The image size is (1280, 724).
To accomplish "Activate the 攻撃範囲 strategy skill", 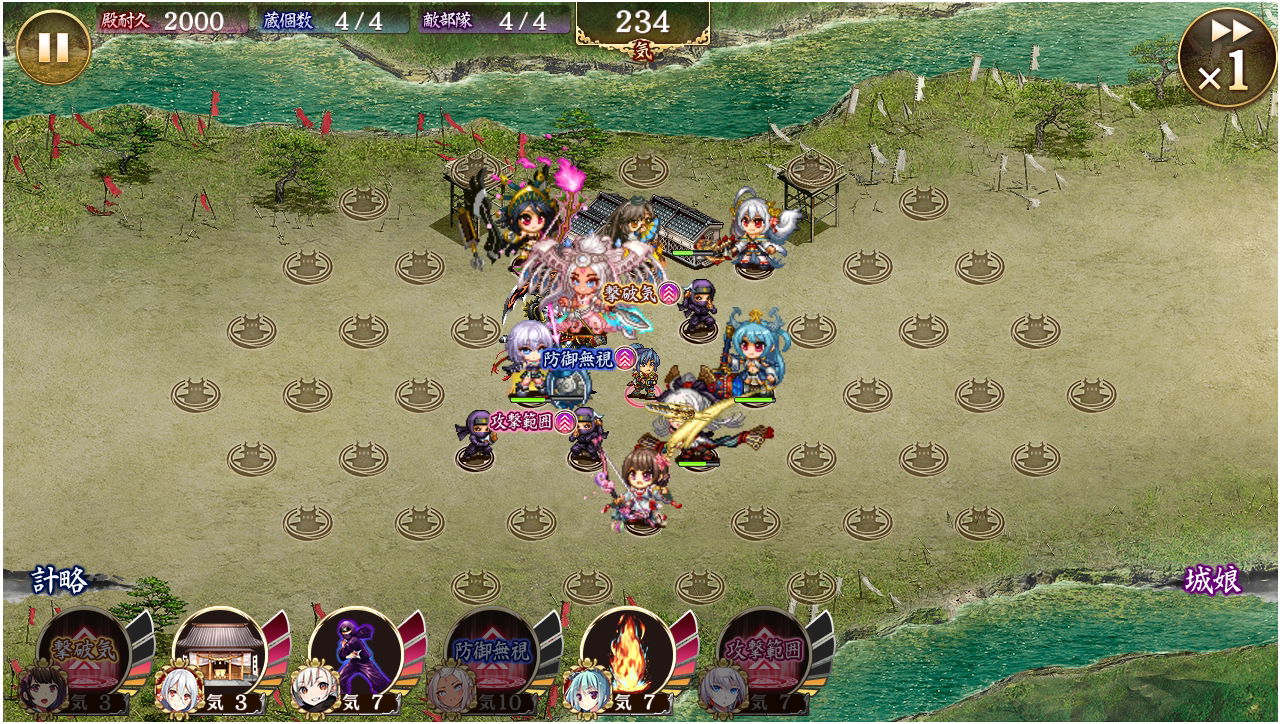I will [x=763, y=654].
